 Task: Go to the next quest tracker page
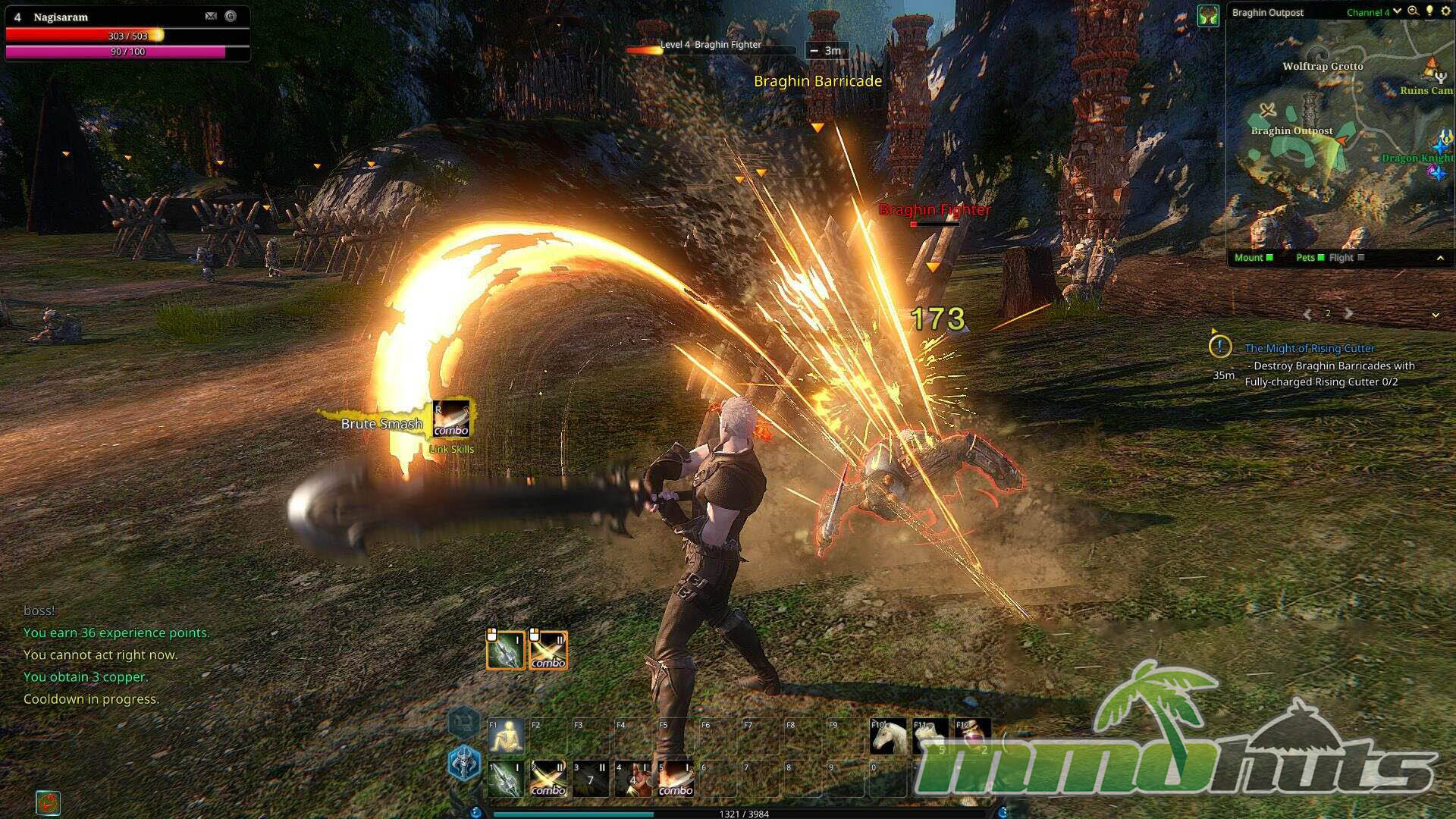[x=1348, y=313]
